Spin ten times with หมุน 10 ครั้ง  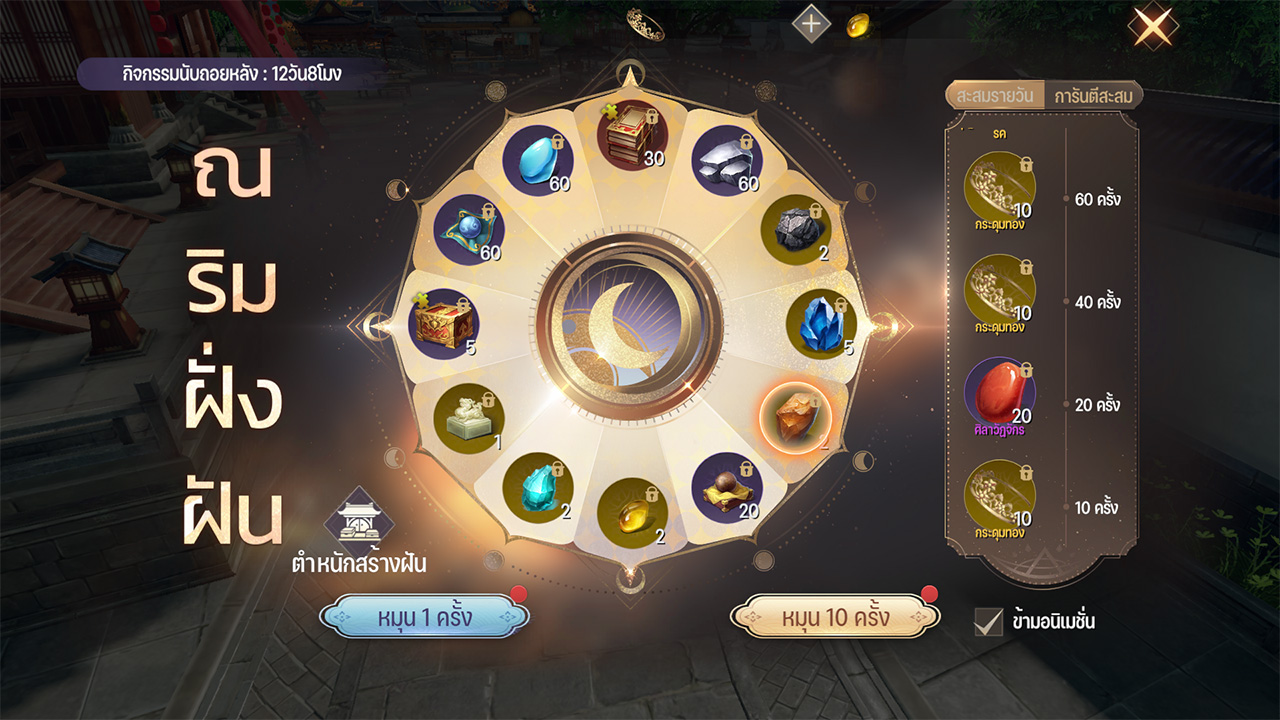835,616
